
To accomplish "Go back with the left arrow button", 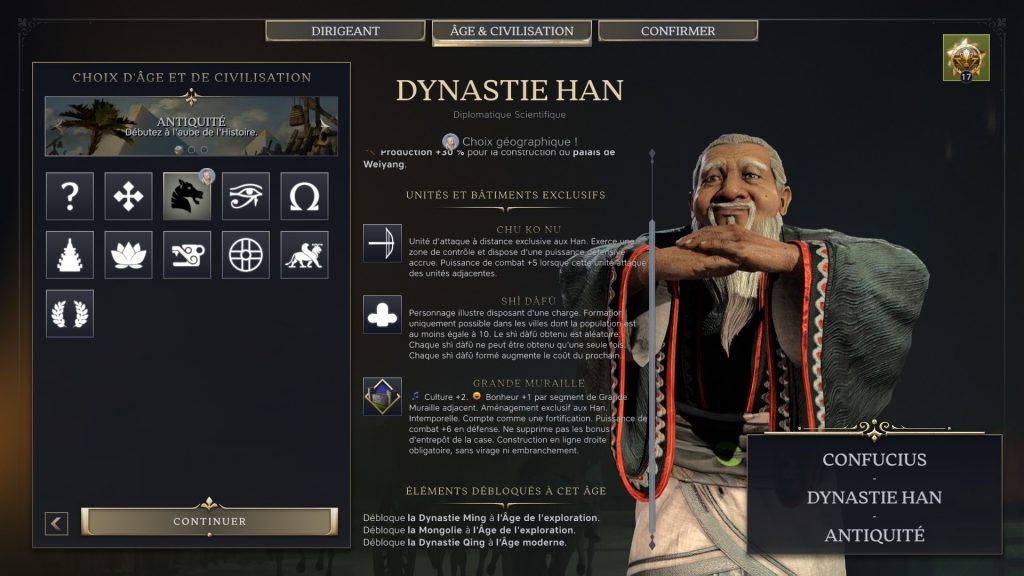I will 57,522.
